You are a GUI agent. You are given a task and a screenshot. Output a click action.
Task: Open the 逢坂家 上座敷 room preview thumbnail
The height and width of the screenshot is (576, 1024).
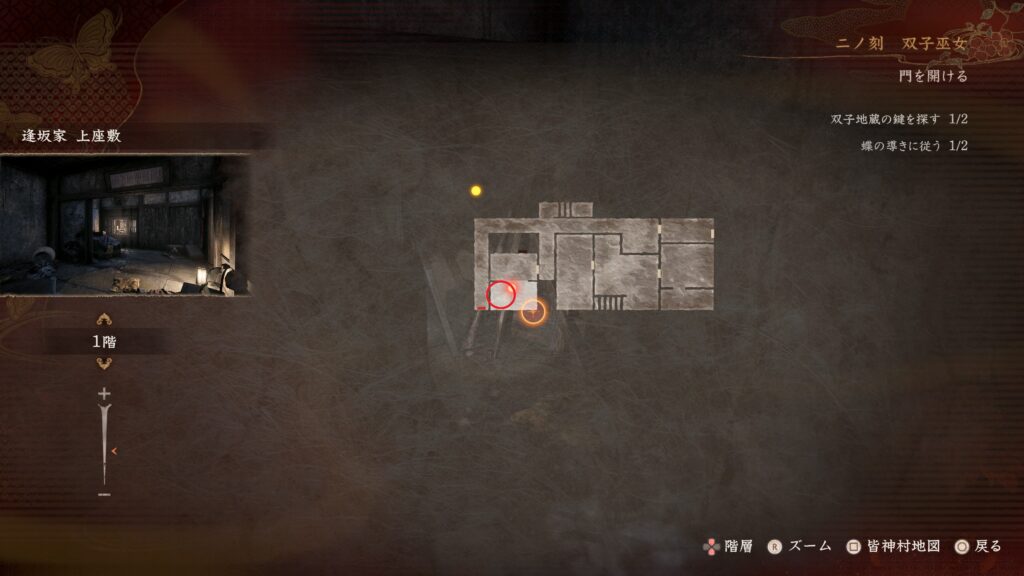tap(124, 225)
